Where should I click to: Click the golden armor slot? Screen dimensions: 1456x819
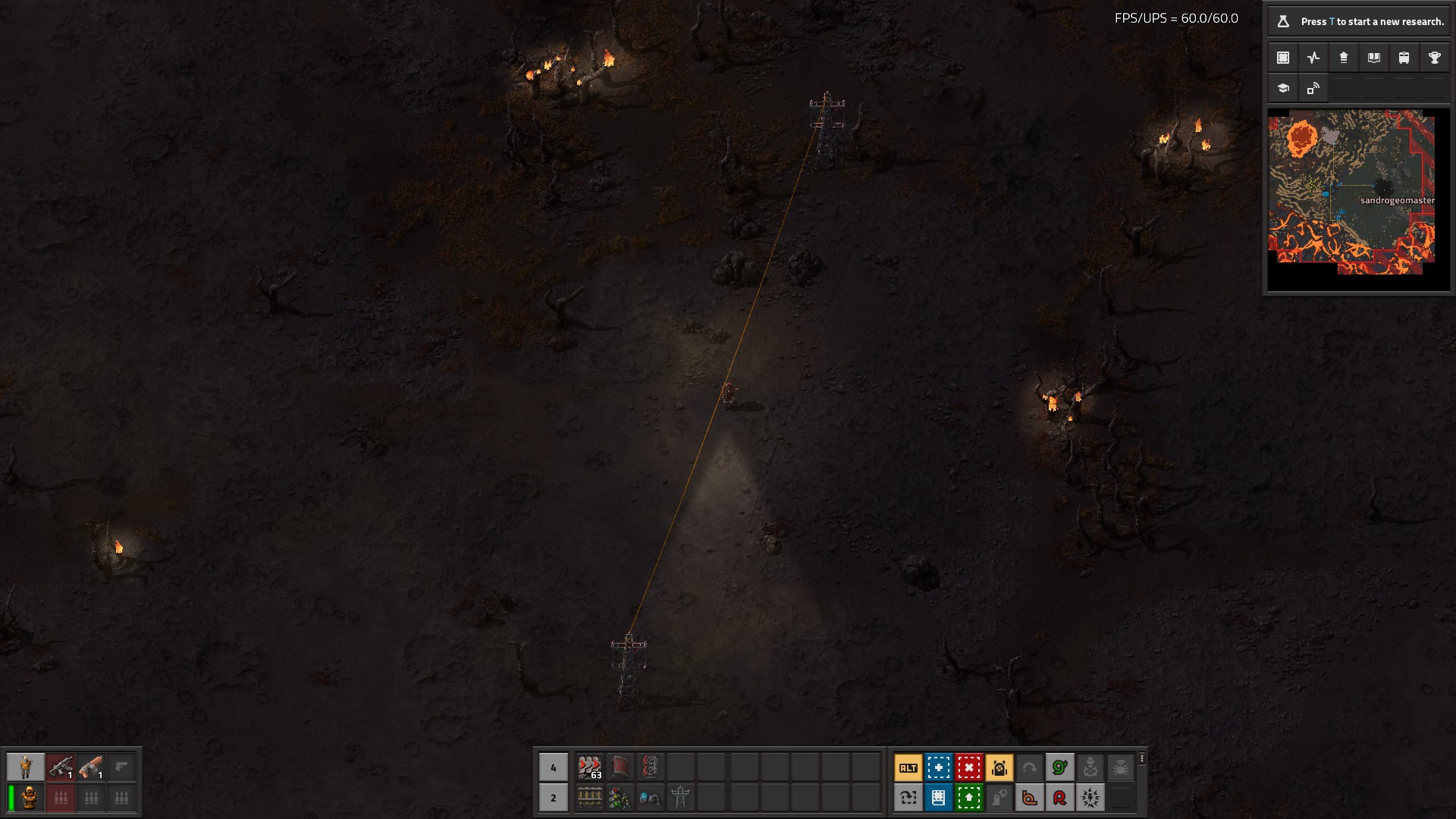pos(30,797)
